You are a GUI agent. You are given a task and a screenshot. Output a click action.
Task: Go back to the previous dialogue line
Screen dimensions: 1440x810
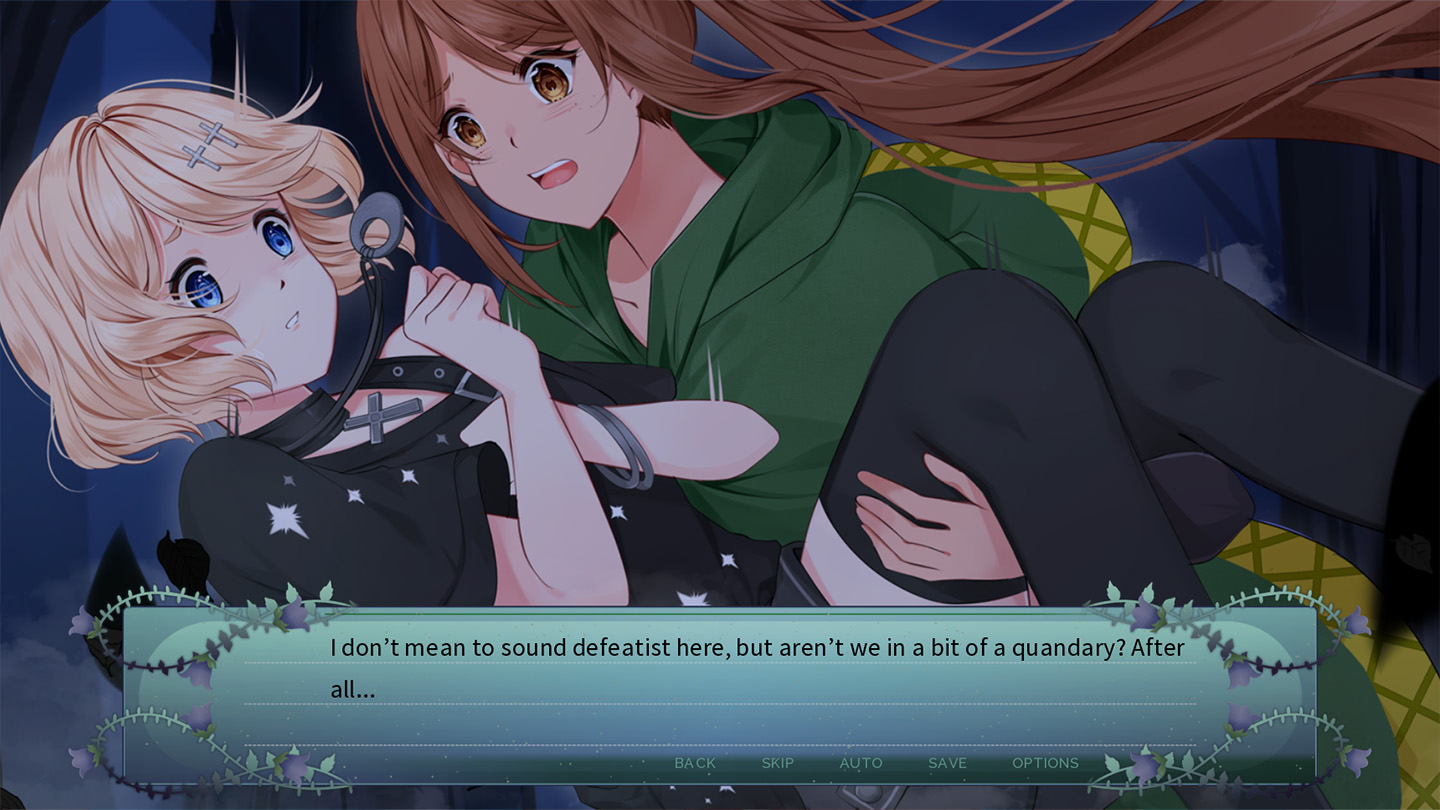tap(695, 763)
